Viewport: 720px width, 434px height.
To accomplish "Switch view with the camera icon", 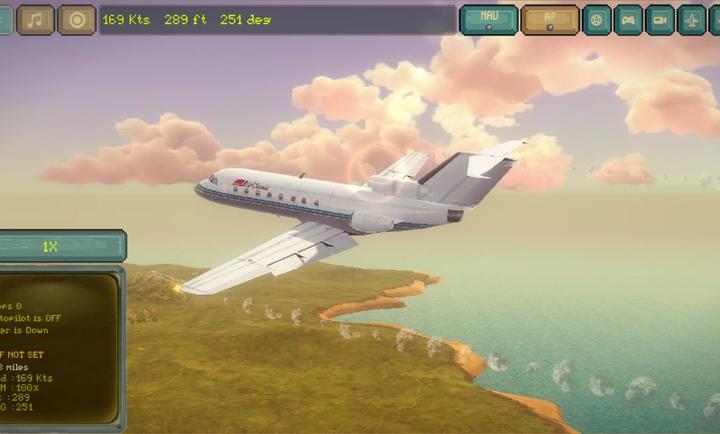I will tap(660, 19).
